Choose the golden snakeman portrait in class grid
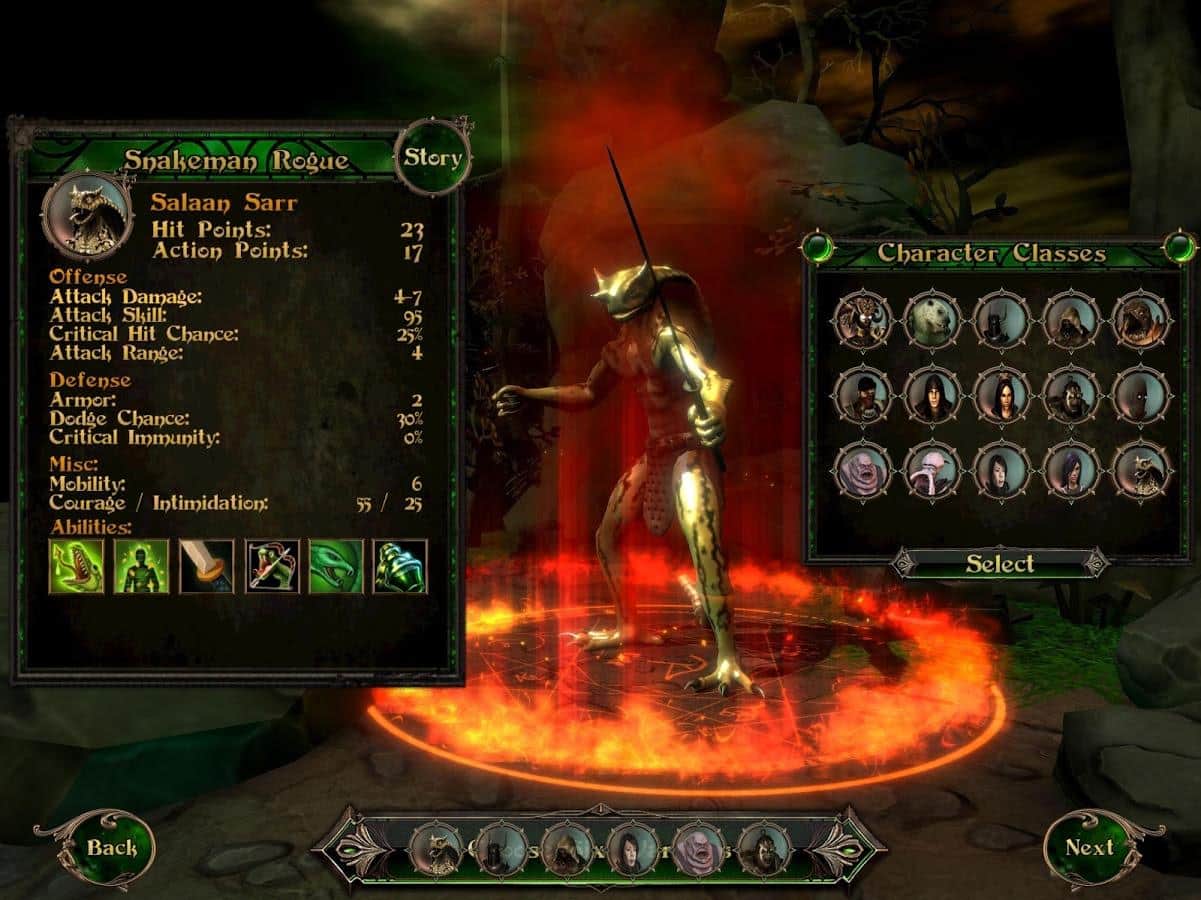This screenshot has height=900, width=1201. [x=1141, y=469]
